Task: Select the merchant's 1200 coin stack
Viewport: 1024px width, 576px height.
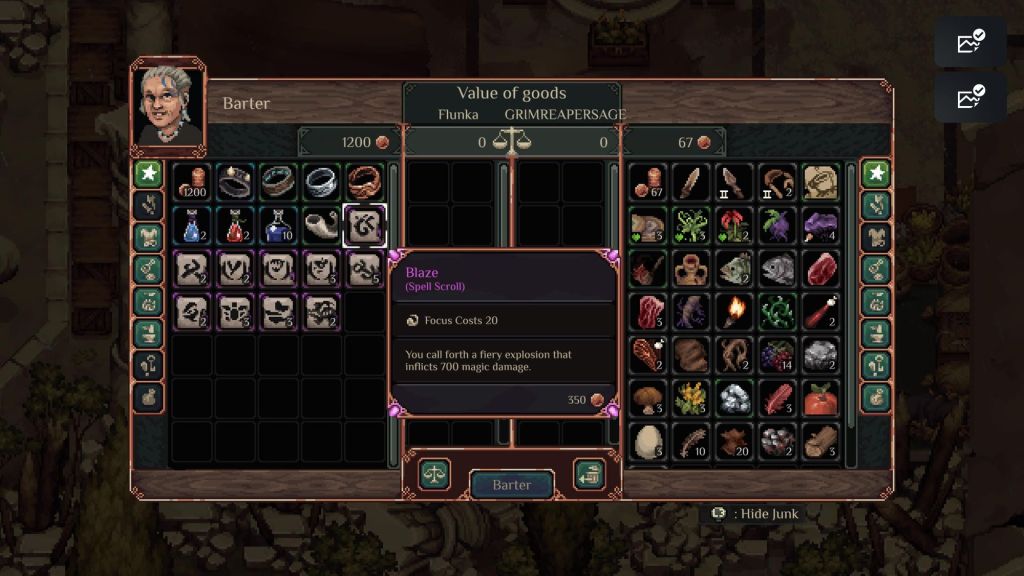Action: coord(192,183)
